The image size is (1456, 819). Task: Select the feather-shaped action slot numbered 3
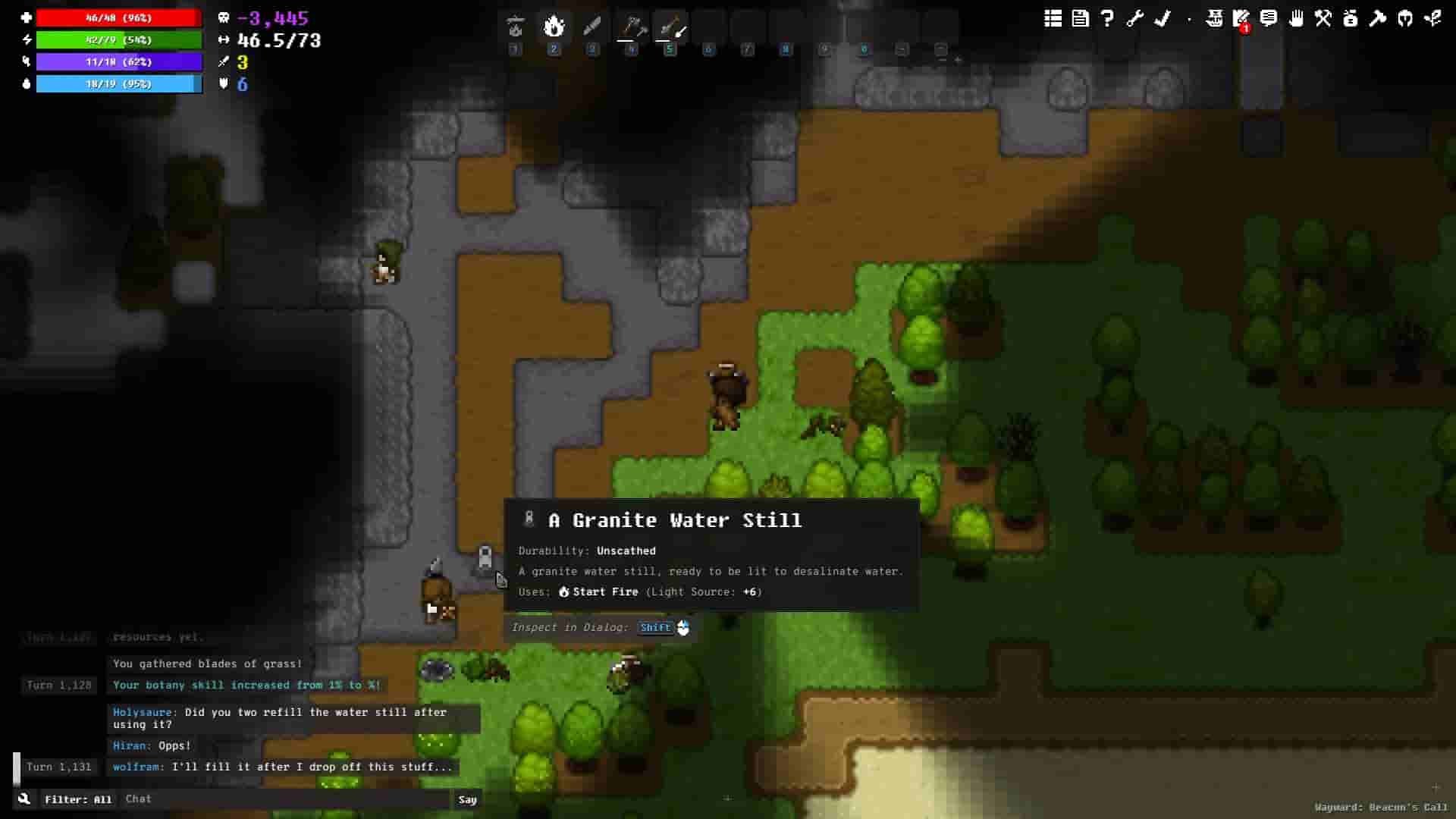pos(593,28)
